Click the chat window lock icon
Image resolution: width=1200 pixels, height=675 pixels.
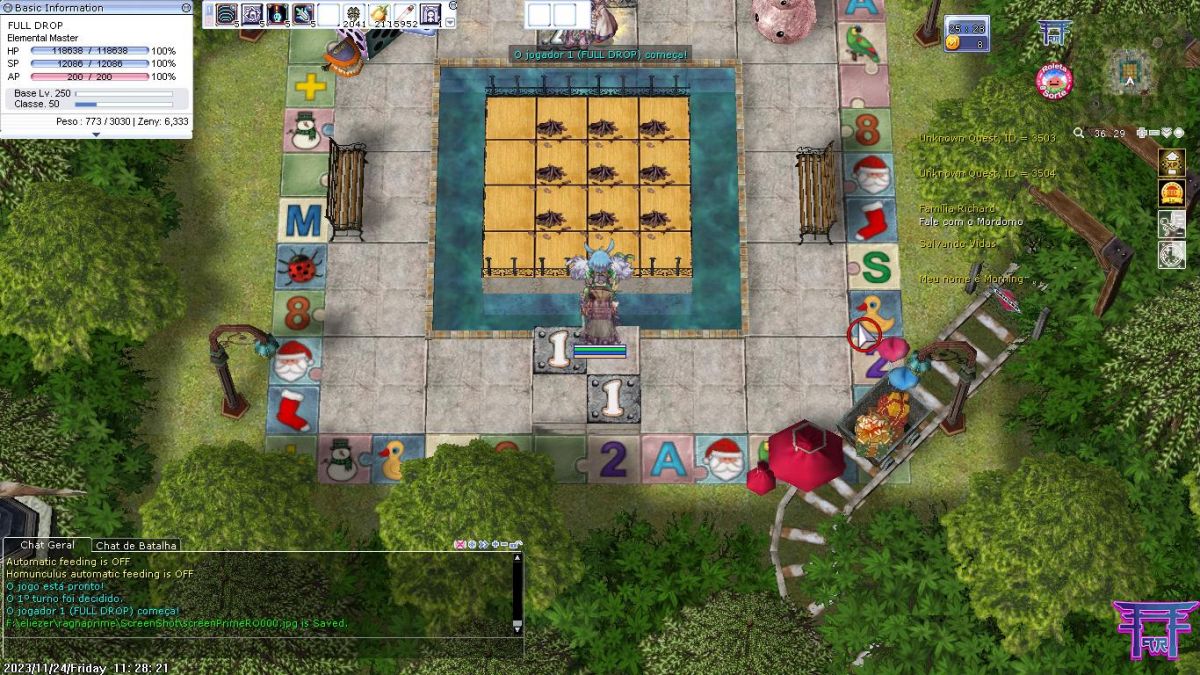(516, 545)
